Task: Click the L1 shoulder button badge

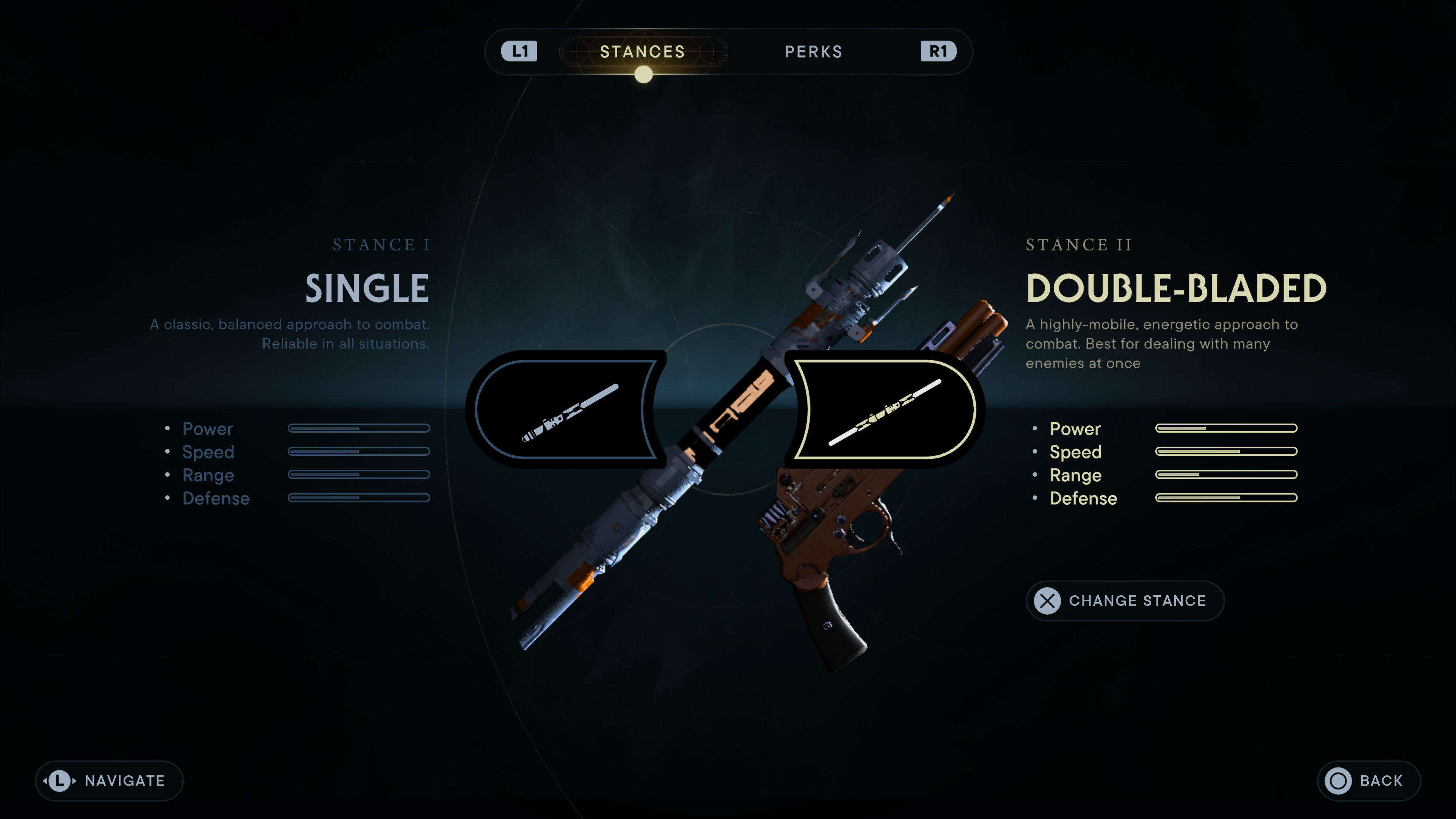Action: (521, 51)
